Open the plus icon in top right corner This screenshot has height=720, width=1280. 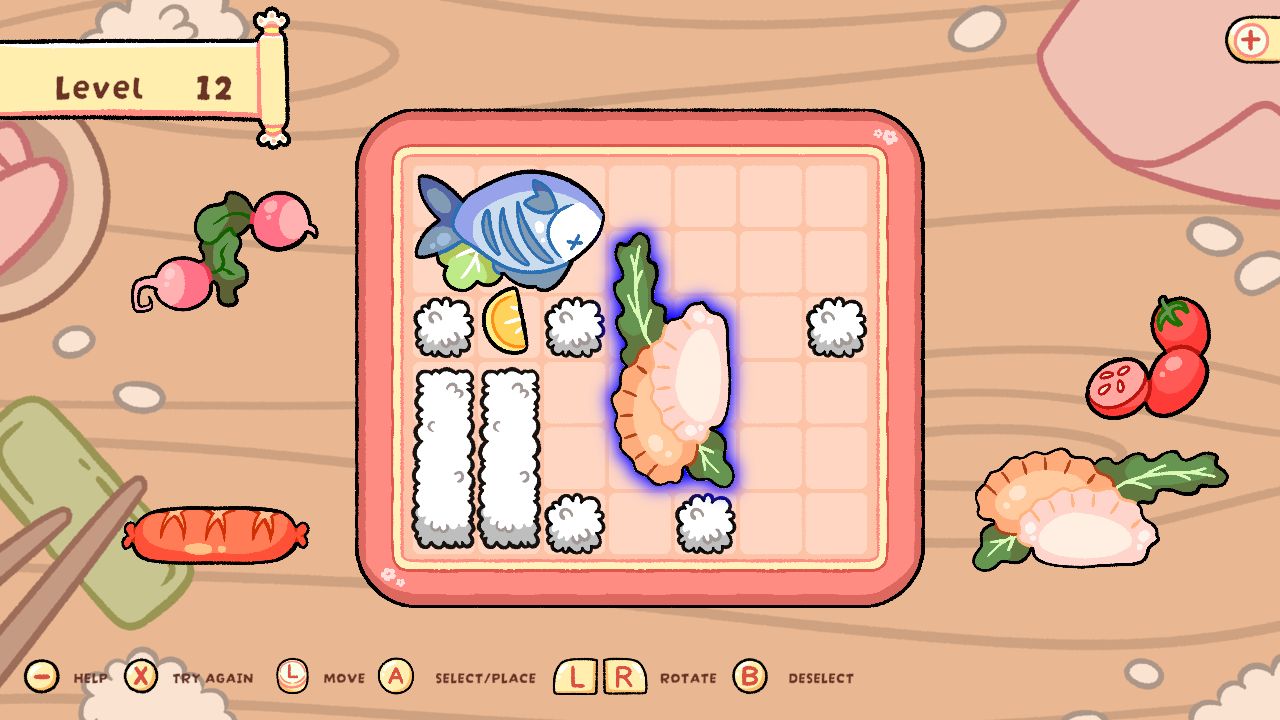[1249, 41]
